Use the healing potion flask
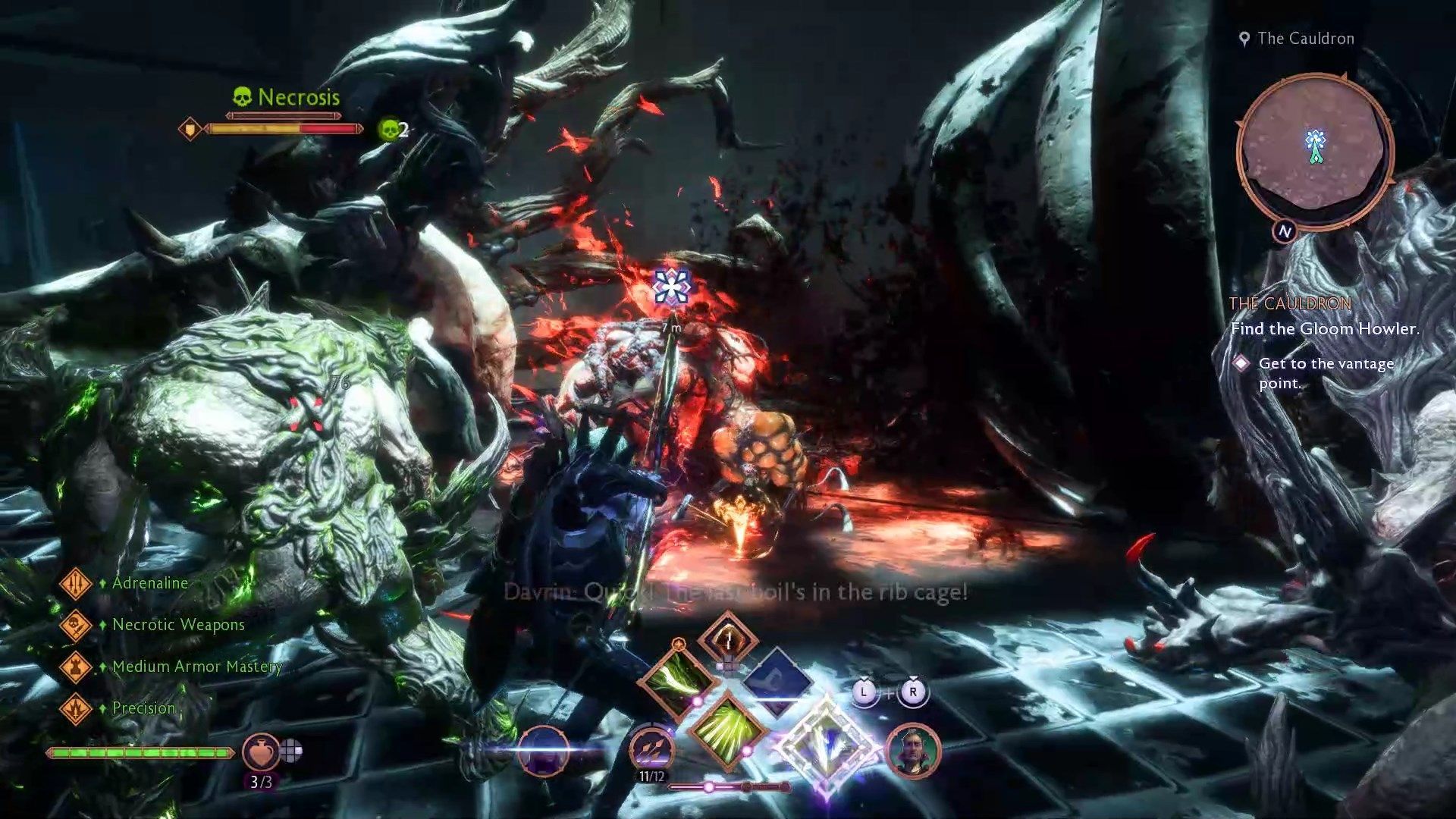1456x819 pixels. coord(259,751)
